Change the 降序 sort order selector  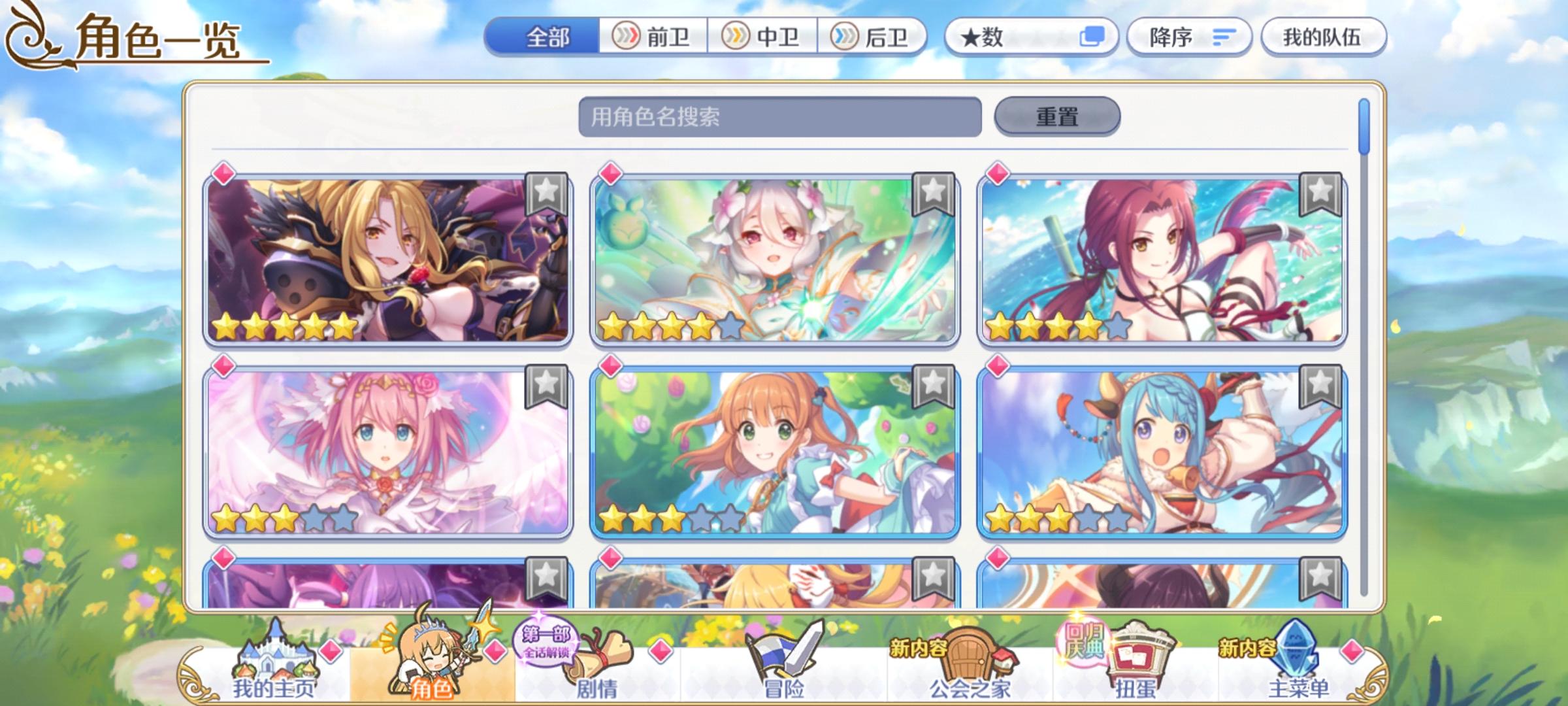(x=1189, y=37)
